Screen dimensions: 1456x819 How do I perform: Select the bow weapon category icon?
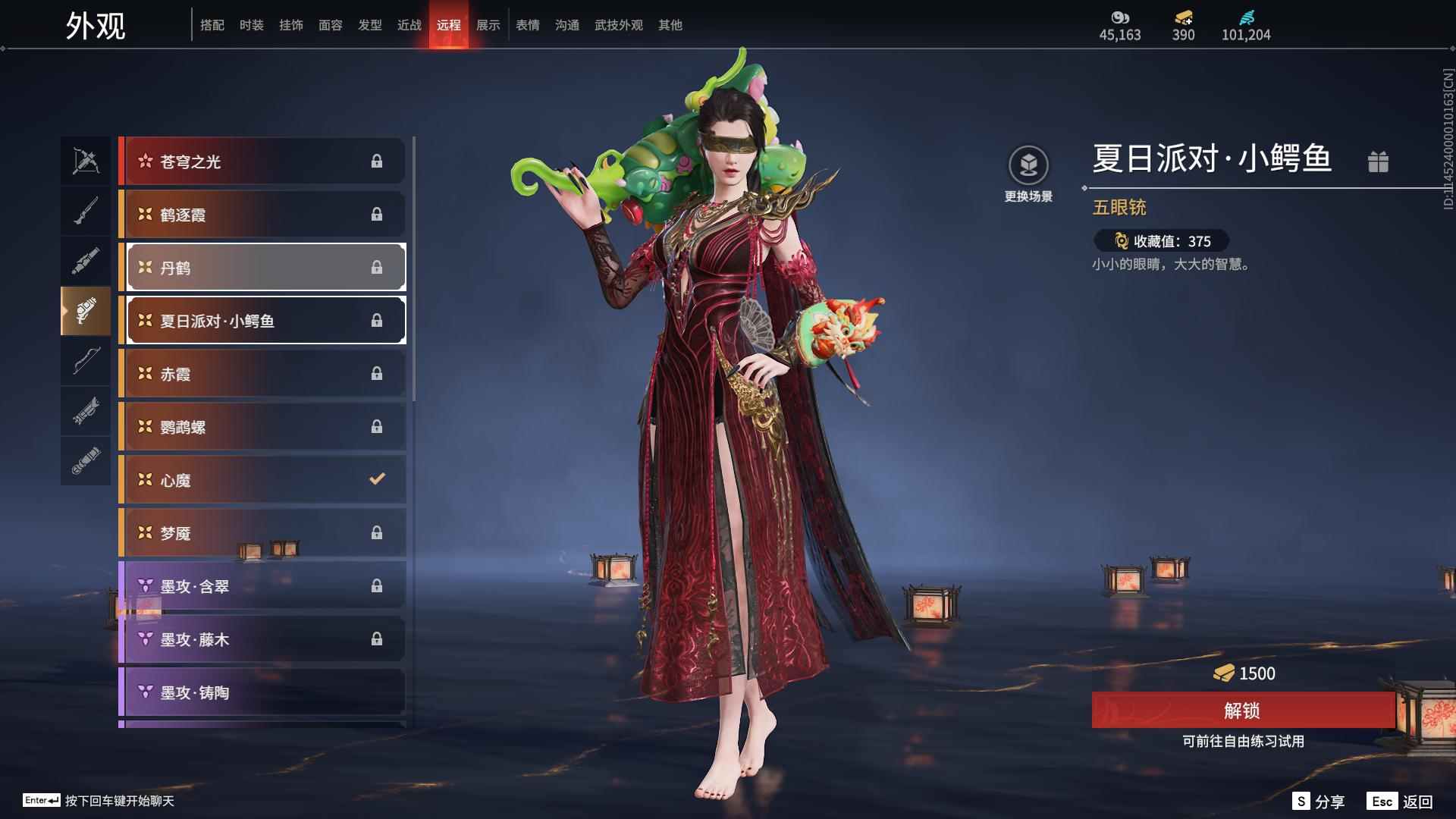coord(86,362)
